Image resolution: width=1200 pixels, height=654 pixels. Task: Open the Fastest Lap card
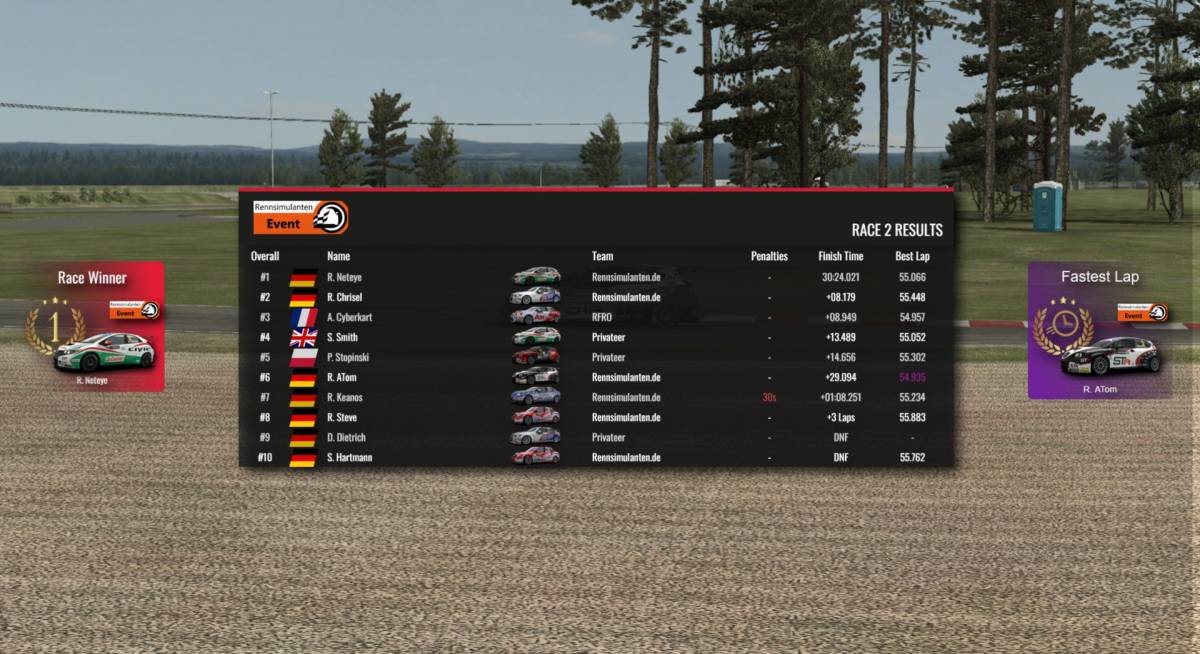click(x=1099, y=330)
